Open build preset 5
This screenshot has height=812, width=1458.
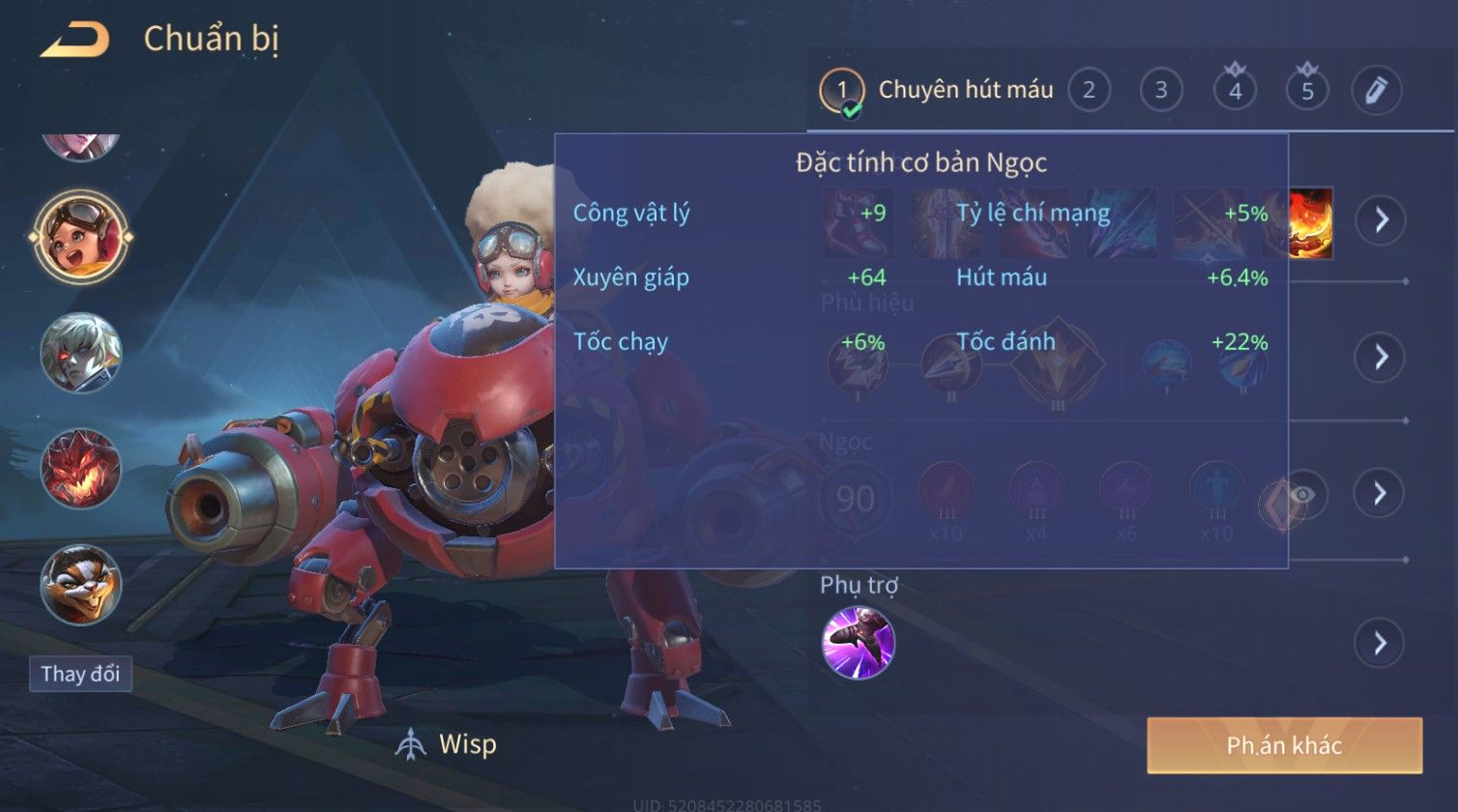click(1307, 91)
